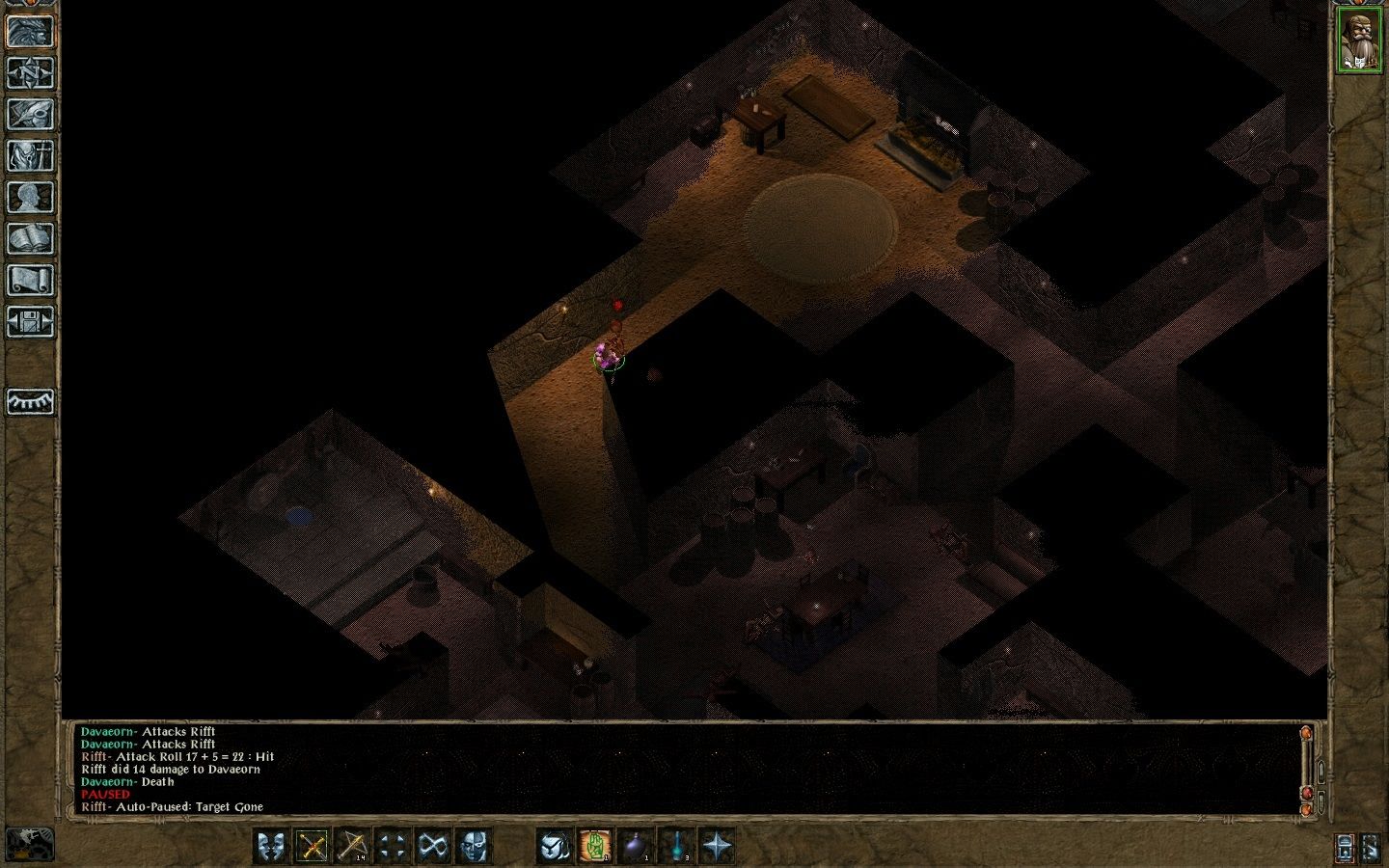The image size is (1389, 868).
Task: Drink the purple potion in the quick item slot
Action: (x=634, y=846)
